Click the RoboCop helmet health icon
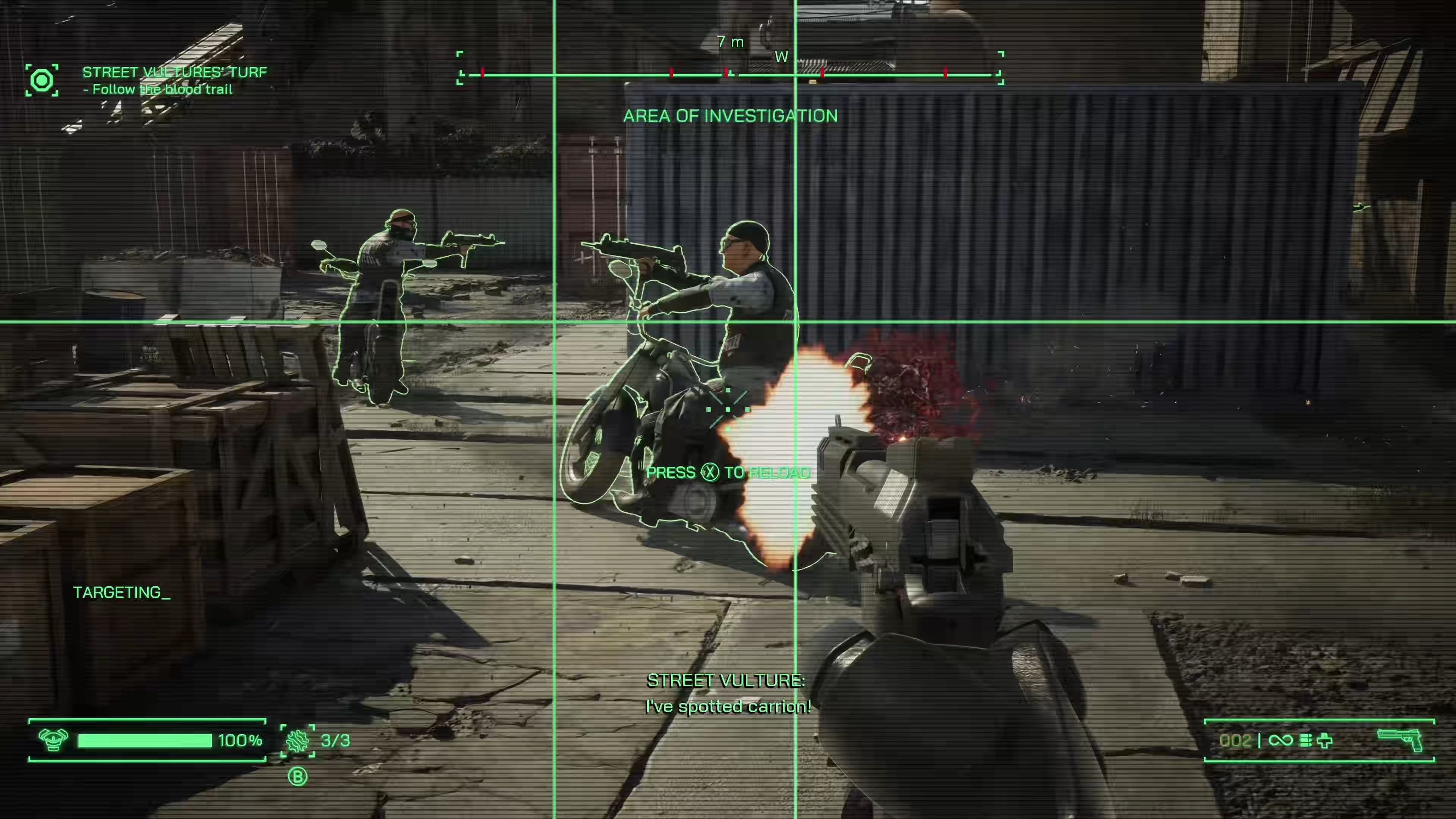Image resolution: width=1456 pixels, height=819 pixels. click(53, 740)
